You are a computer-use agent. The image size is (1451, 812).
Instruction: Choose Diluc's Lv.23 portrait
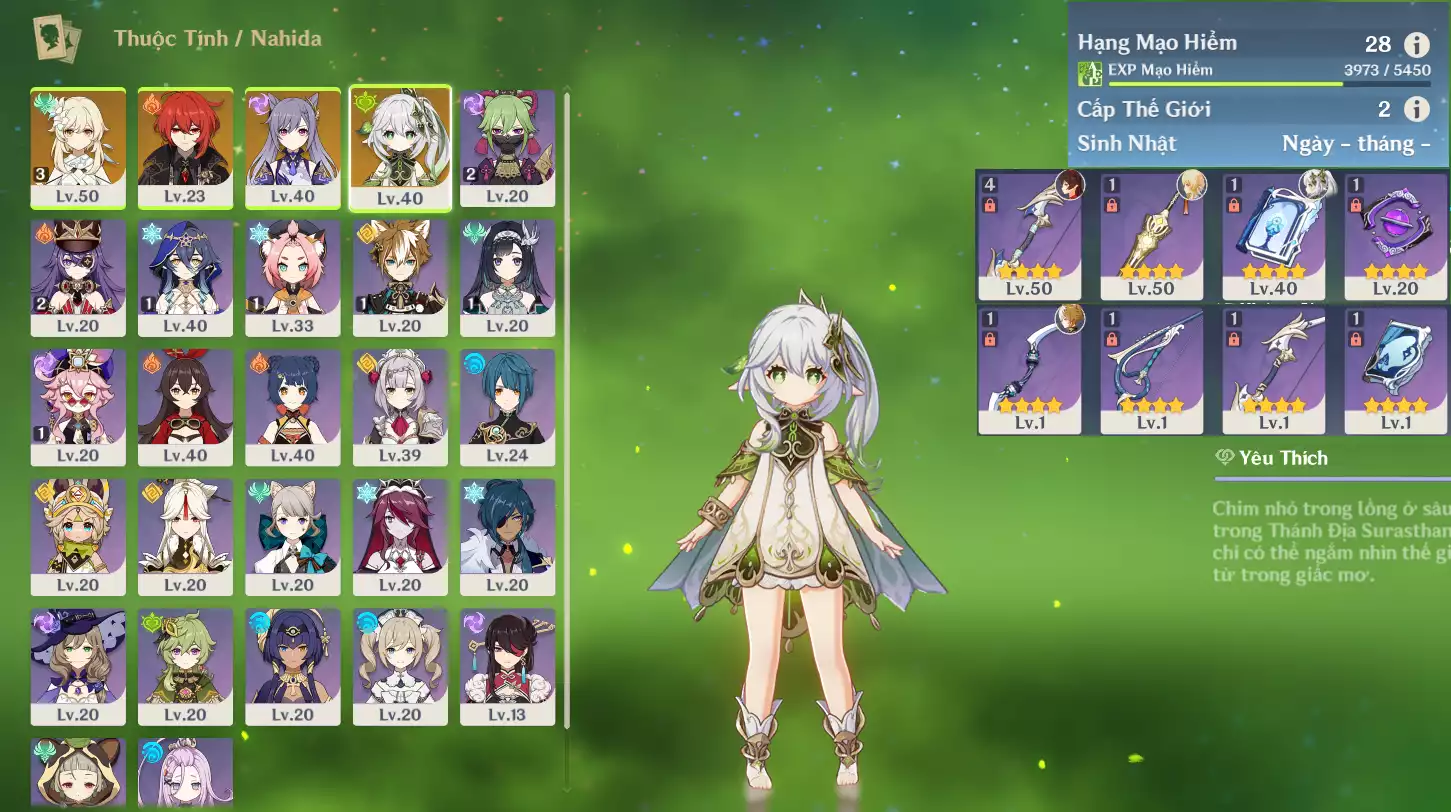[x=185, y=147]
